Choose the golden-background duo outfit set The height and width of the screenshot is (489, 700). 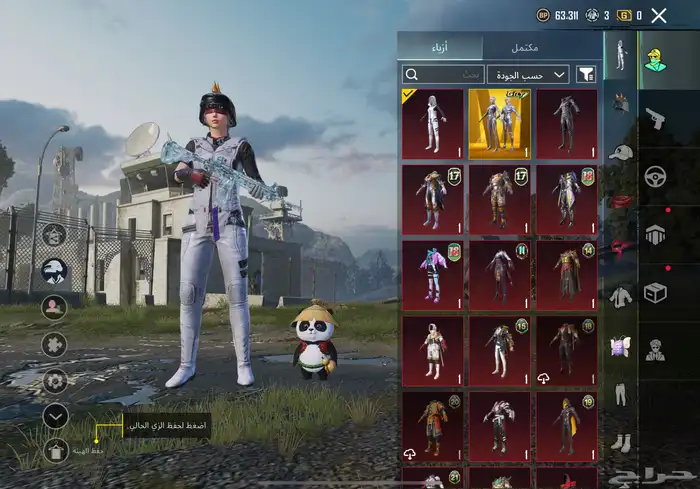coord(499,123)
